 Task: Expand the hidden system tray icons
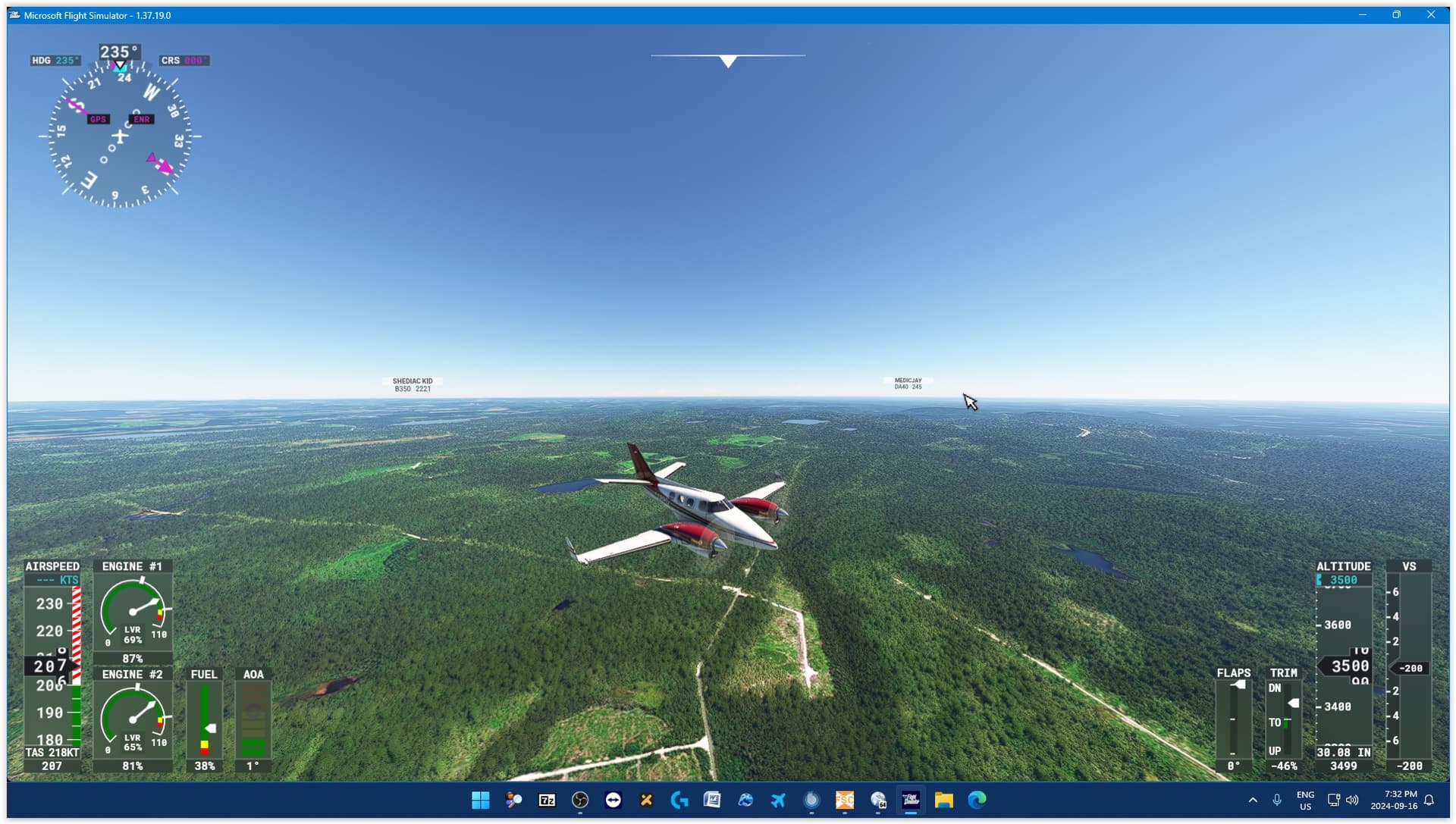[1254, 801]
